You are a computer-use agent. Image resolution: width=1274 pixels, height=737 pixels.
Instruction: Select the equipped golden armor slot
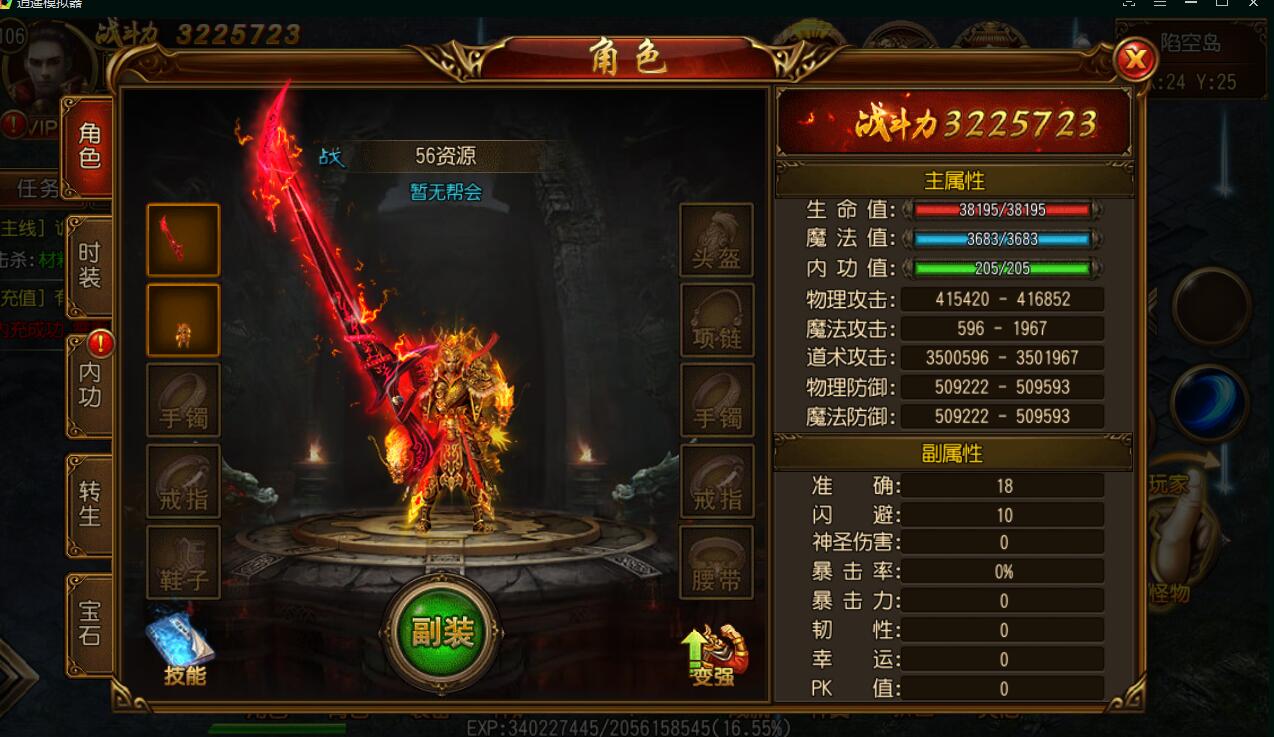coord(183,320)
